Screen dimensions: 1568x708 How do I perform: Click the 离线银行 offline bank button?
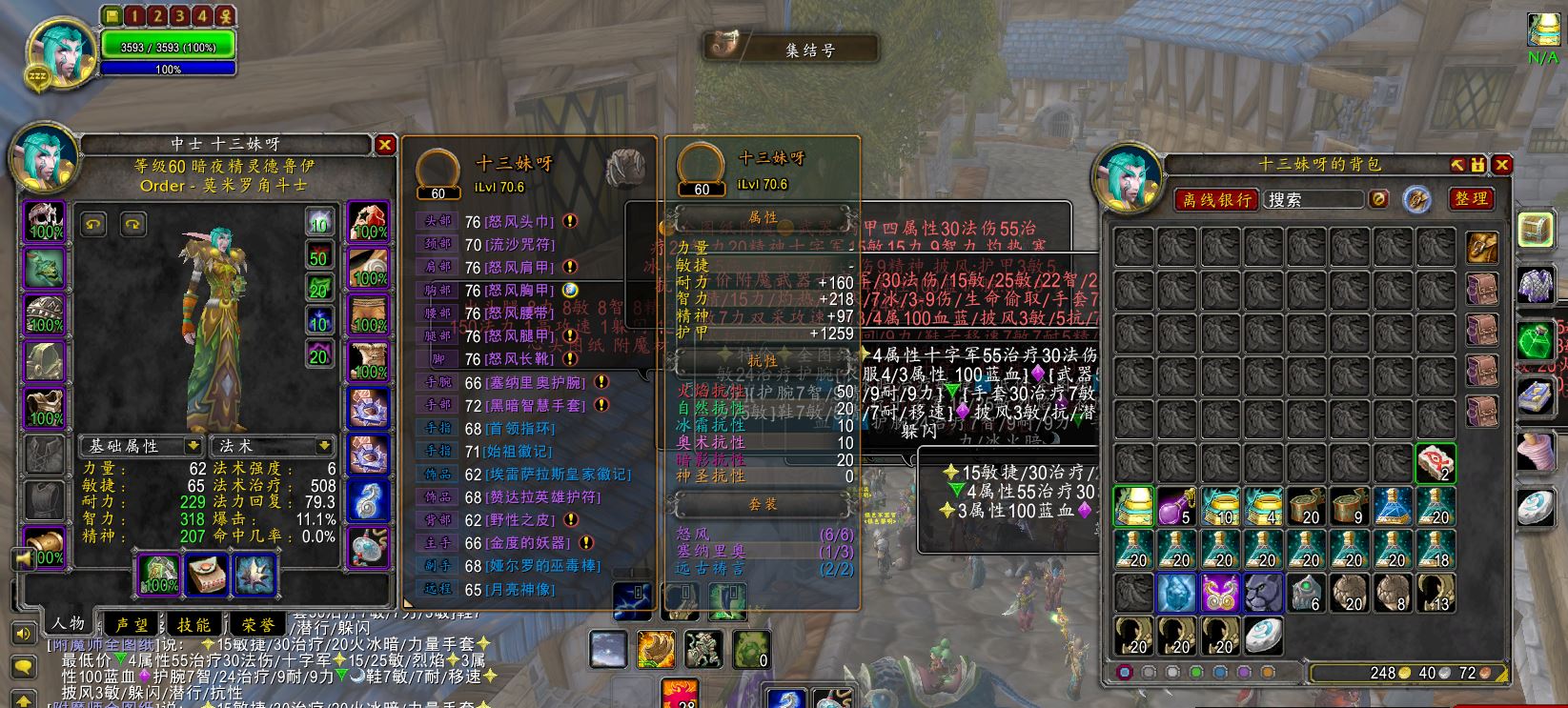click(1216, 199)
